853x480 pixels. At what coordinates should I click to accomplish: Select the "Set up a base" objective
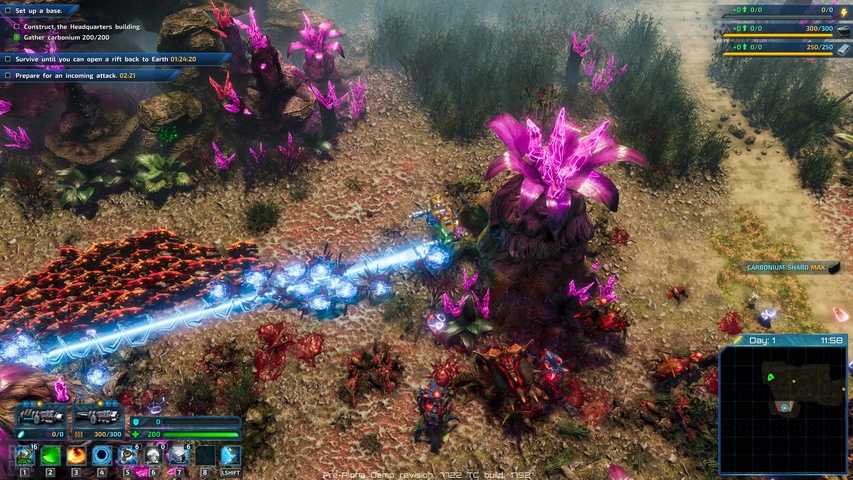click(x=40, y=10)
